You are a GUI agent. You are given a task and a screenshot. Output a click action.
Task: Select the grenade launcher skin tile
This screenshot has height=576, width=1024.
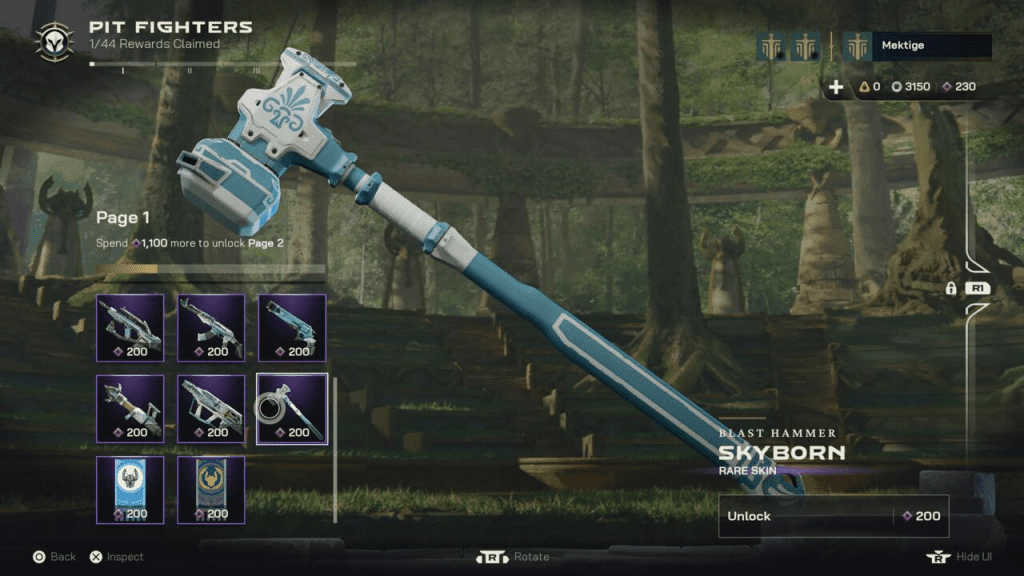292,327
